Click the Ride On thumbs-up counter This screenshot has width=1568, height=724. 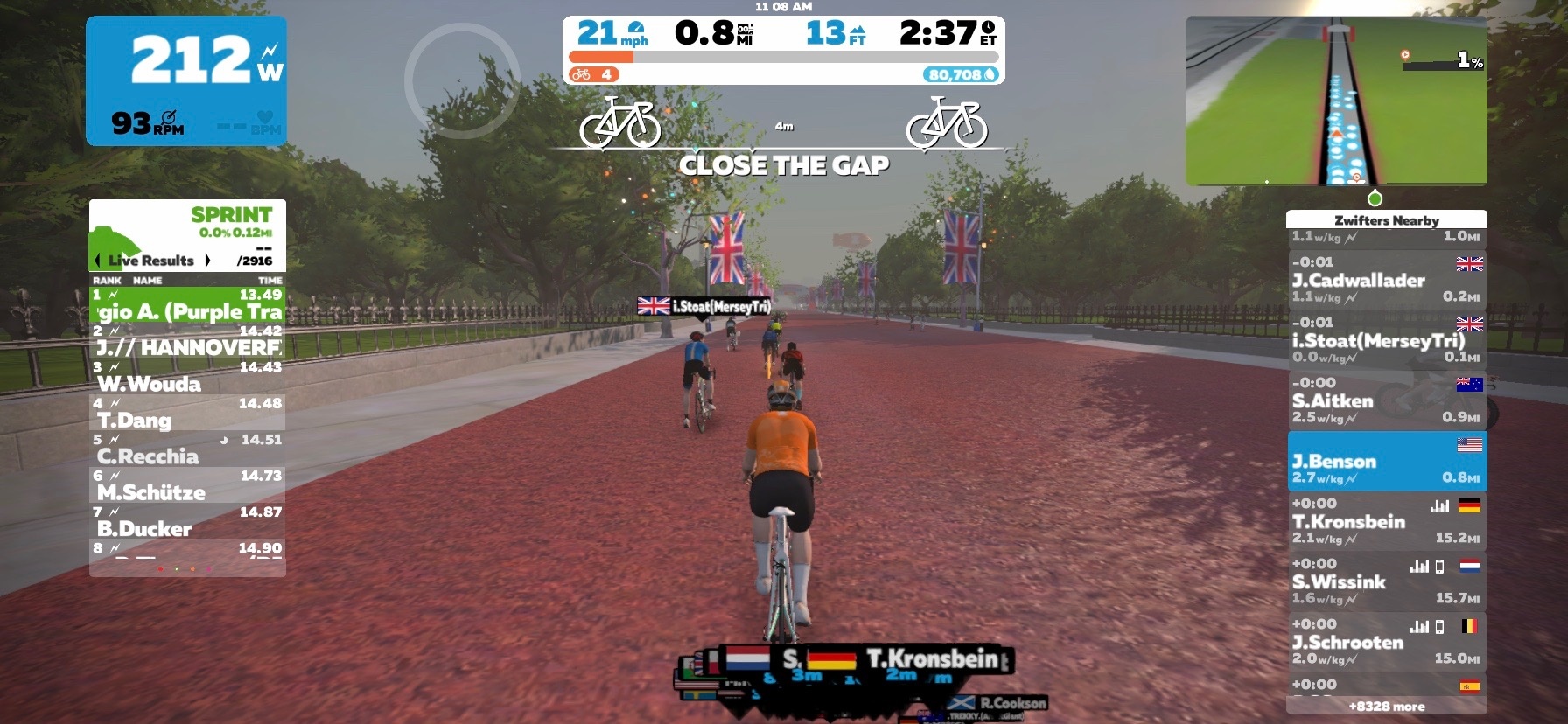coord(594,75)
